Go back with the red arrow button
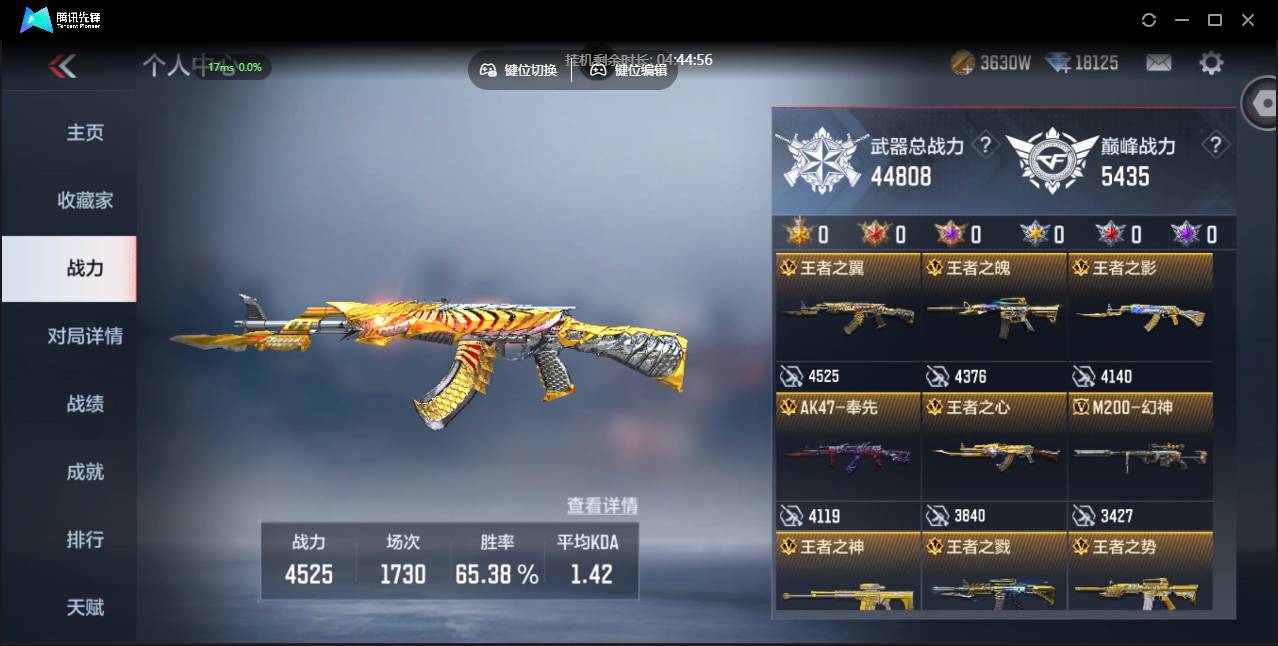 [x=62, y=66]
